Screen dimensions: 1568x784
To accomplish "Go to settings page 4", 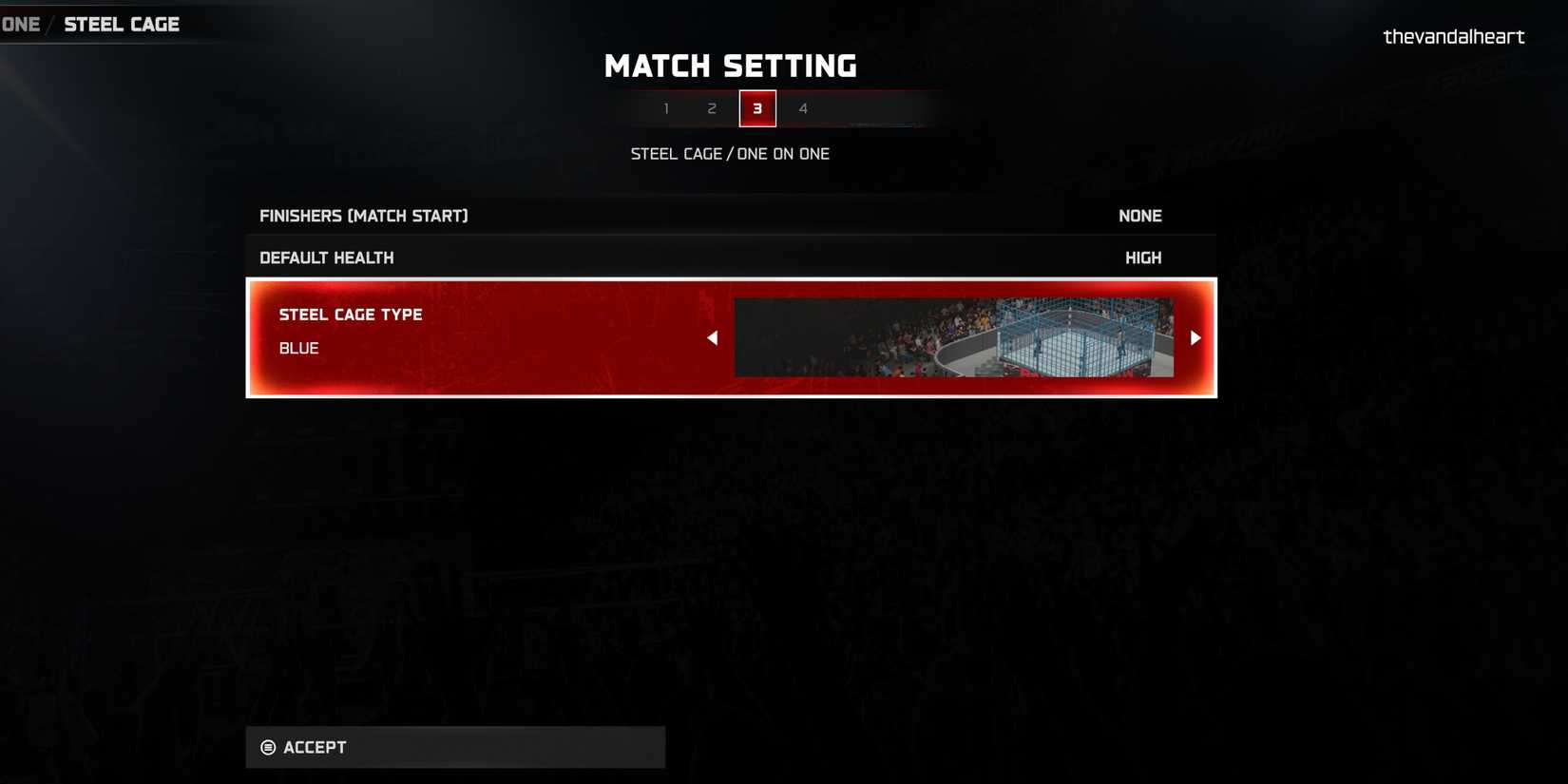I will click(x=803, y=108).
